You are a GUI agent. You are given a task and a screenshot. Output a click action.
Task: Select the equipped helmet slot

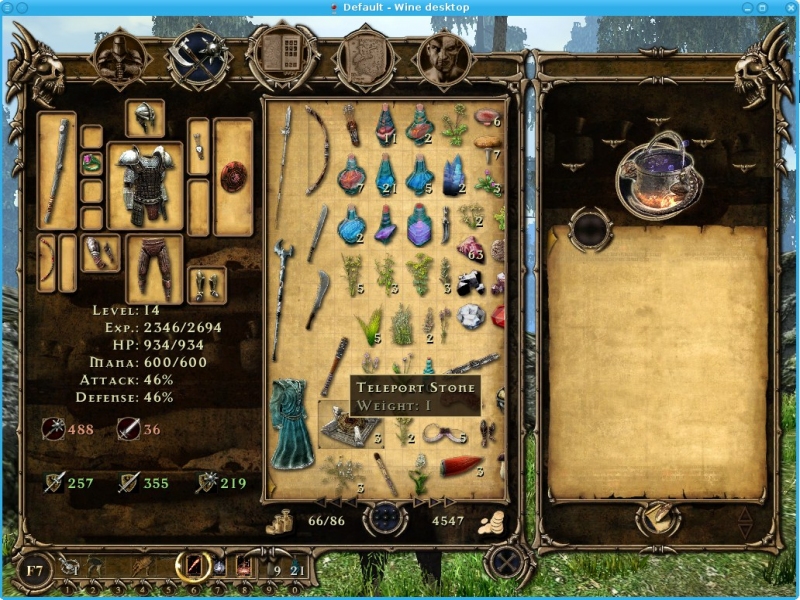tap(145, 117)
